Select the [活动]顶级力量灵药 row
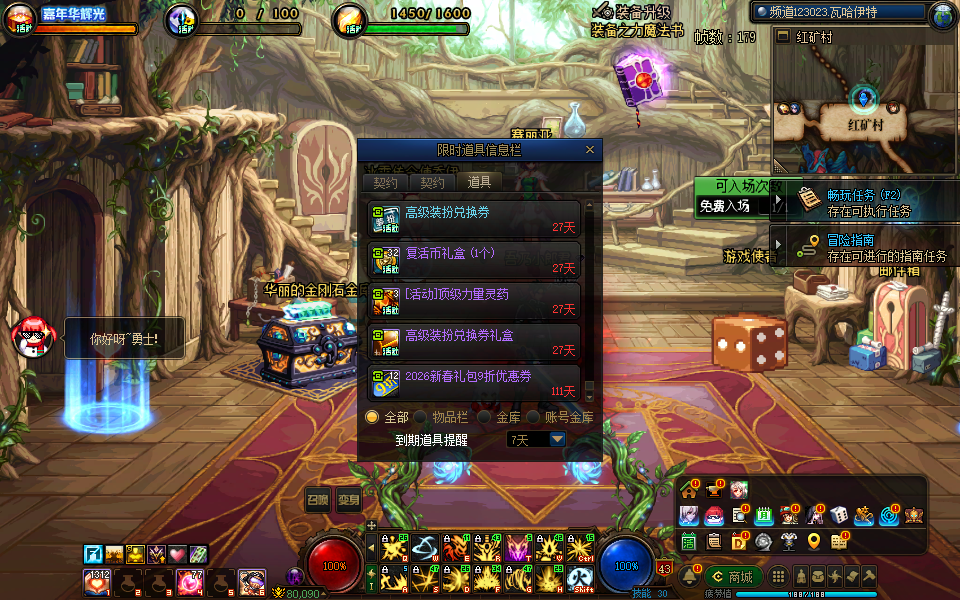This screenshot has height=600, width=960. pyautogui.click(x=474, y=301)
